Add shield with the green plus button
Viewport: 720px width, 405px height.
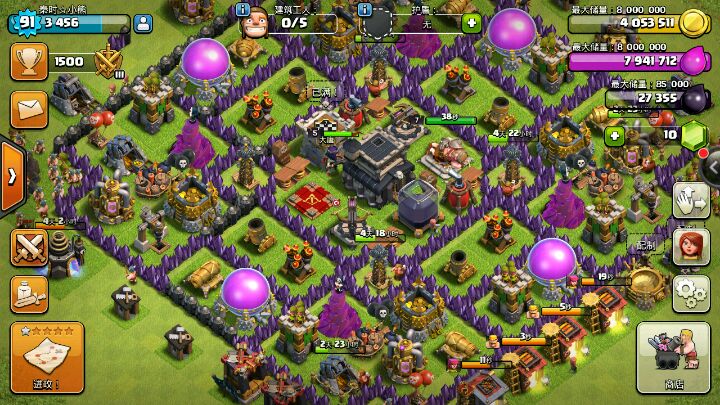(471, 22)
